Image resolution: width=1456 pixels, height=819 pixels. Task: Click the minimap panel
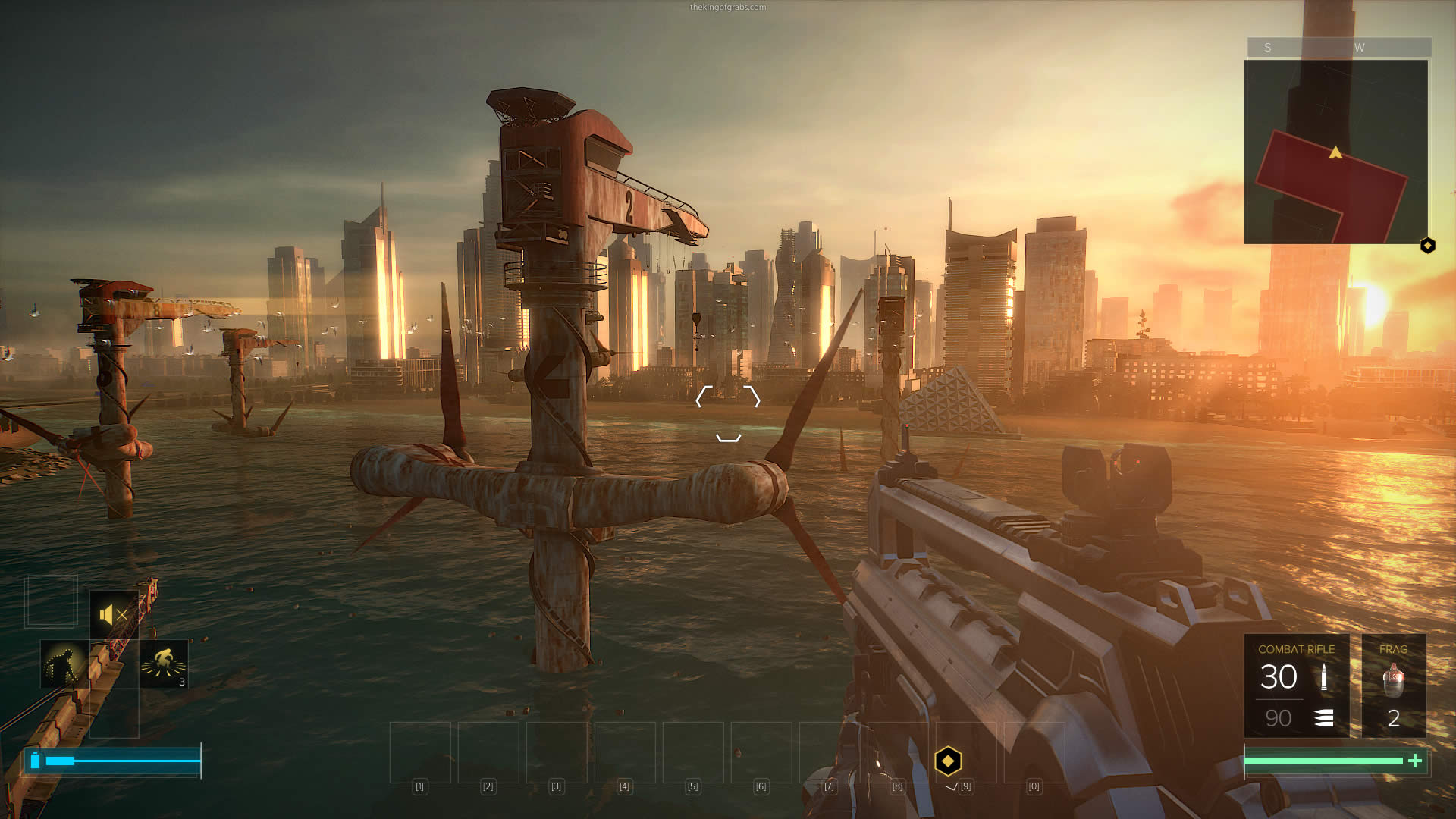1335,152
